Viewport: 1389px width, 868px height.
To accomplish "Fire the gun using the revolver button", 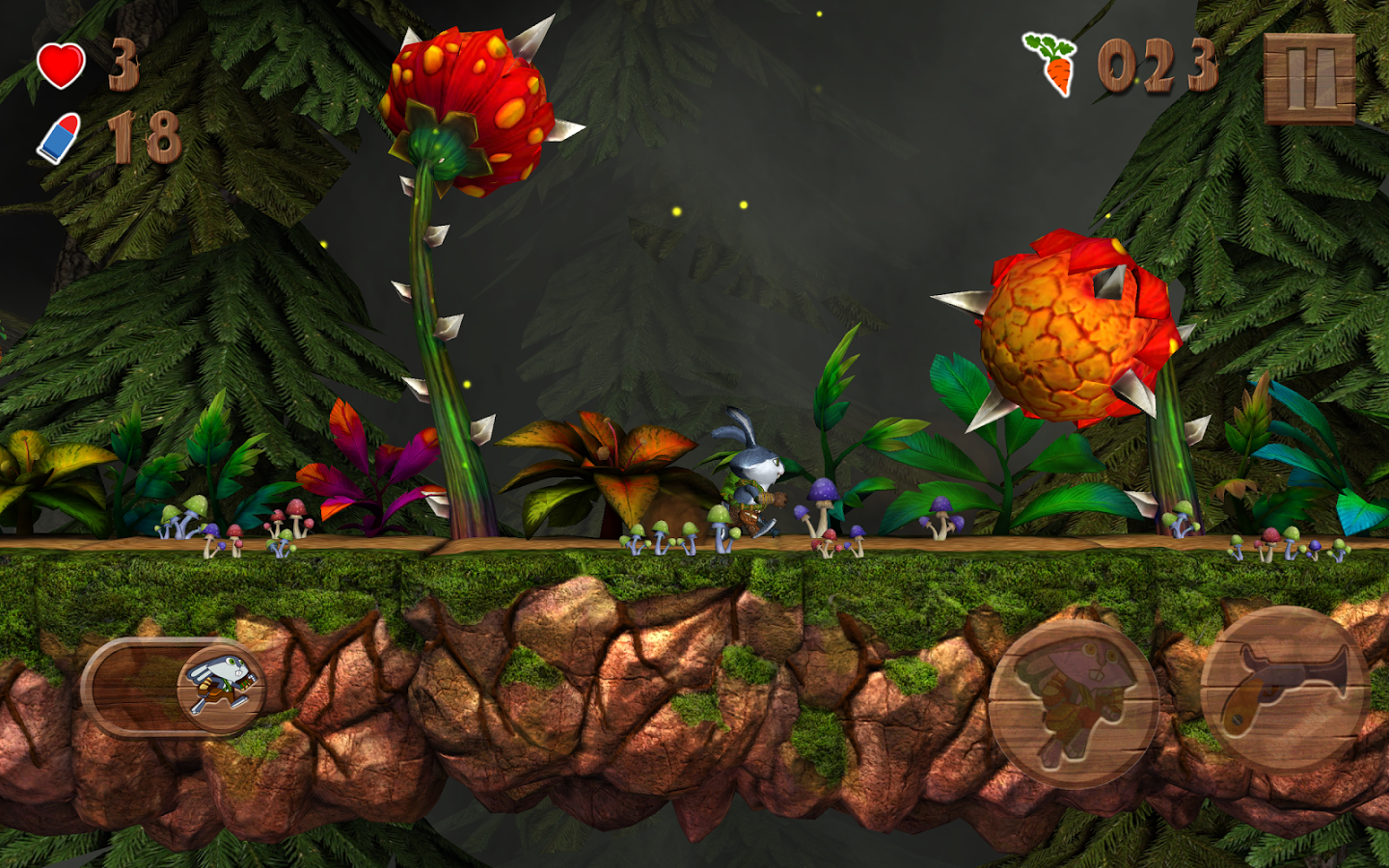I will [1285, 690].
